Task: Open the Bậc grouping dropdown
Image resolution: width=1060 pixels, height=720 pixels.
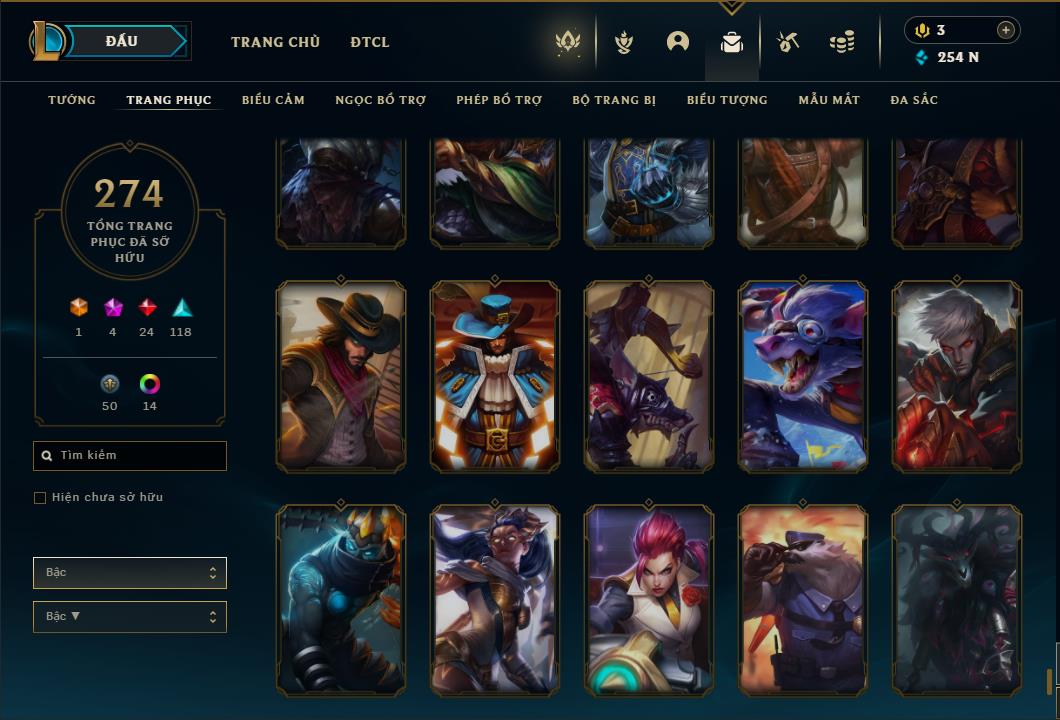Action: pos(130,573)
